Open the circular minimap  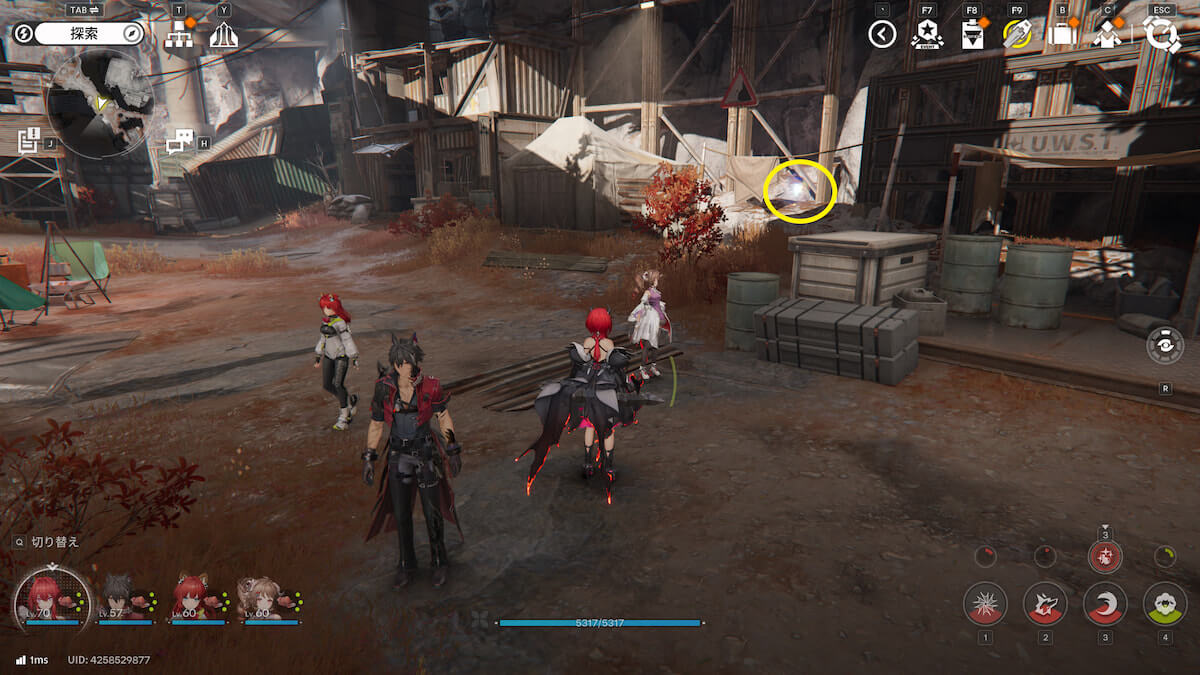tap(99, 104)
